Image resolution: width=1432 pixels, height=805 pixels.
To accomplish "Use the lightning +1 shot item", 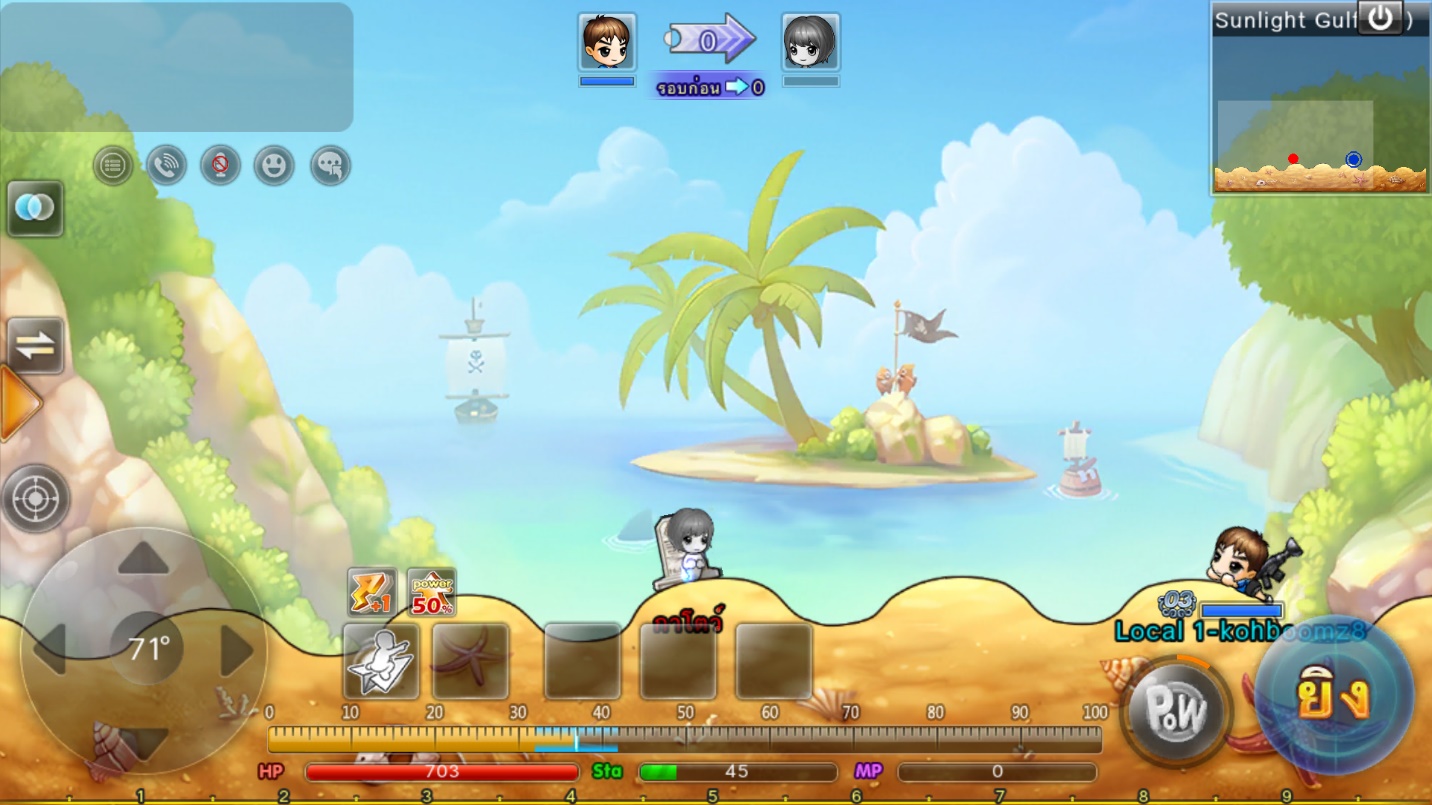I will coord(372,592).
